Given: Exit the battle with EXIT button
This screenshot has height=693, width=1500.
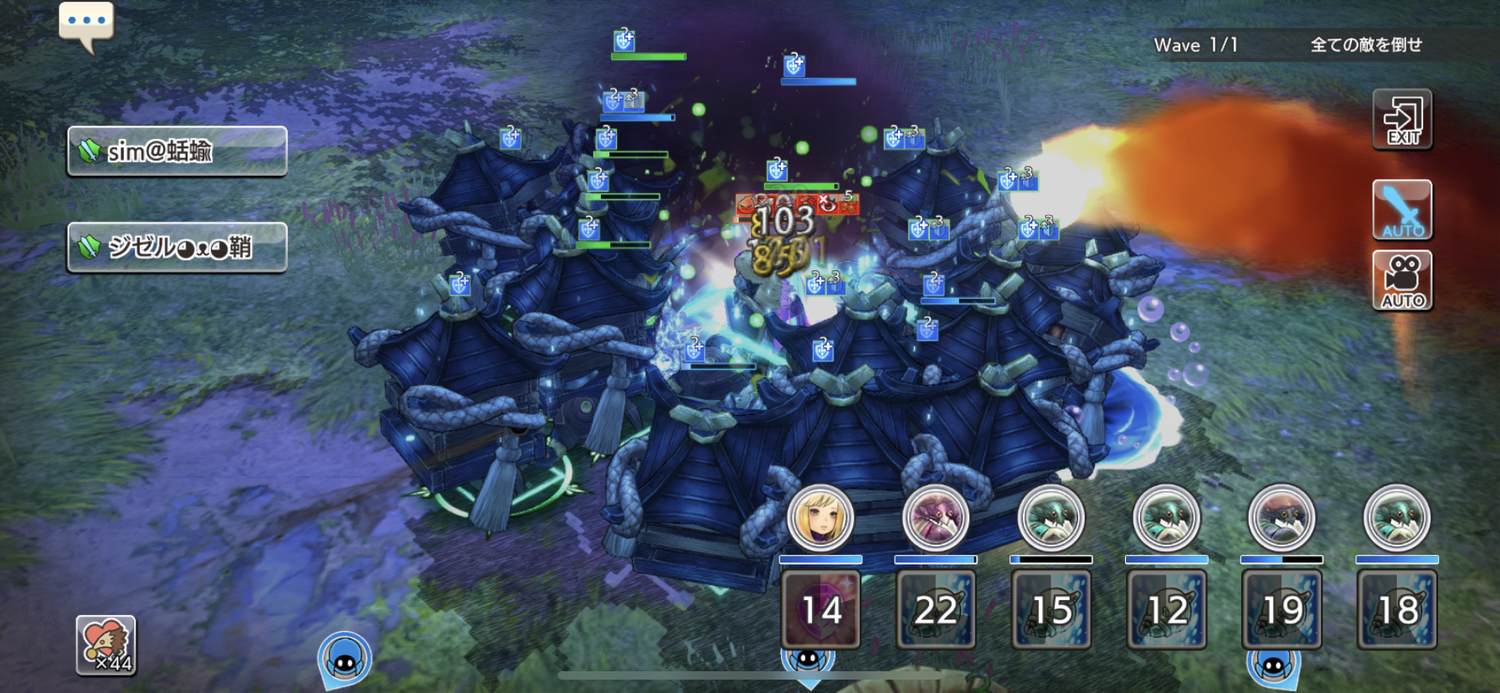Looking at the screenshot, I should 1402,120.
